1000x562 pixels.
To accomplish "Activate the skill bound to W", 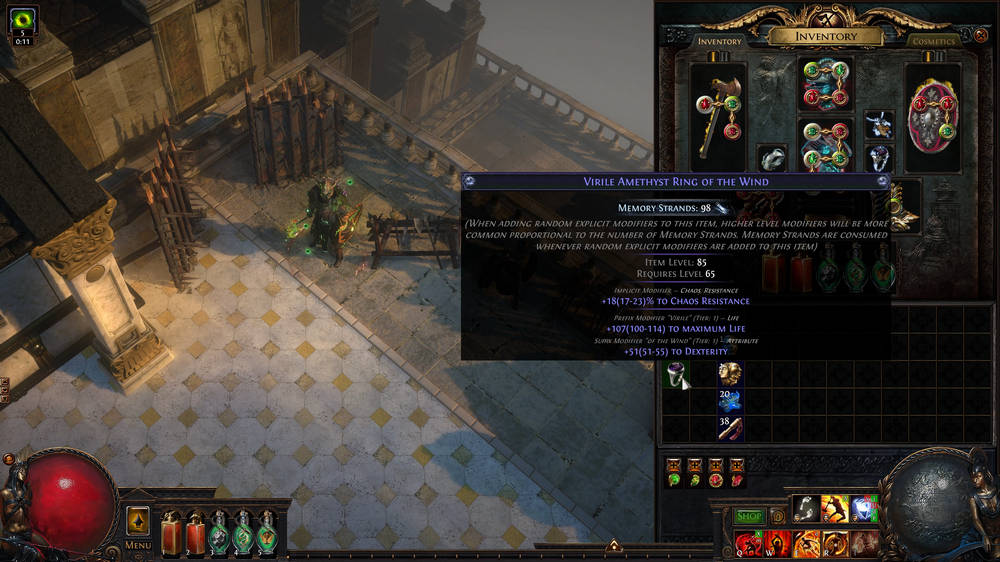I will [x=778, y=544].
